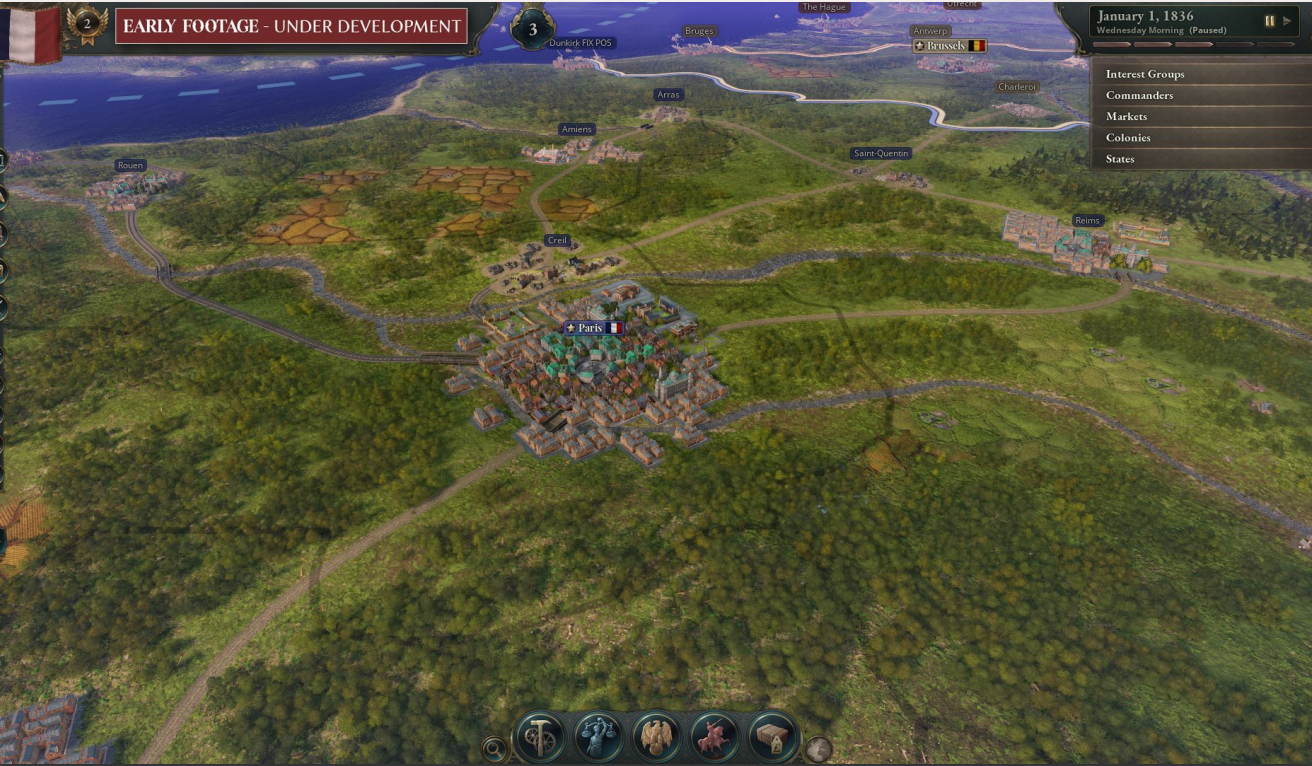Open the scales of justice politics menu
Screen dimensions: 1312x766
pyautogui.click(x=598, y=738)
